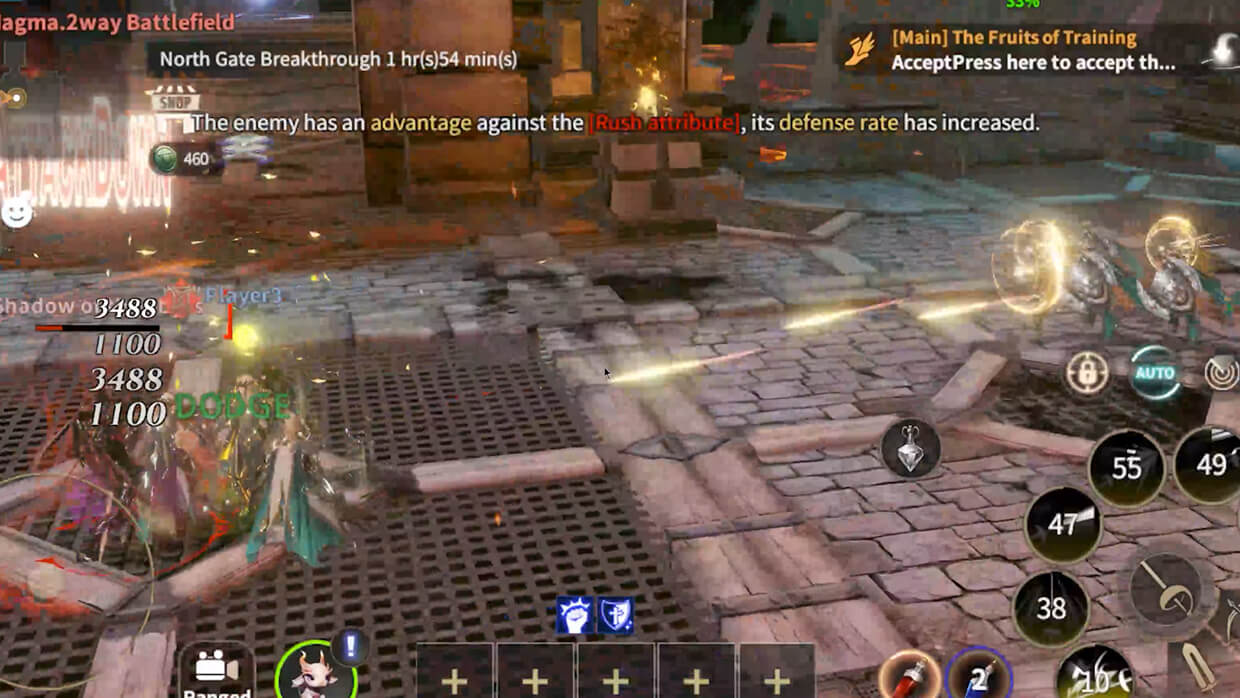This screenshot has height=698, width=1240.
Task: Activate the skill showing 49 cooldown
Action: (1209, 465)
